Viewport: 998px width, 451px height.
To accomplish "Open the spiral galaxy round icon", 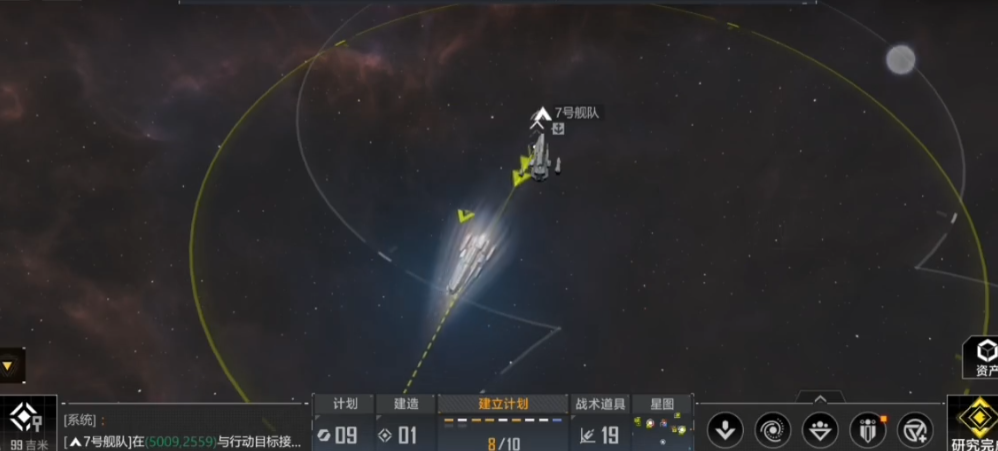I will pos(773,430).
